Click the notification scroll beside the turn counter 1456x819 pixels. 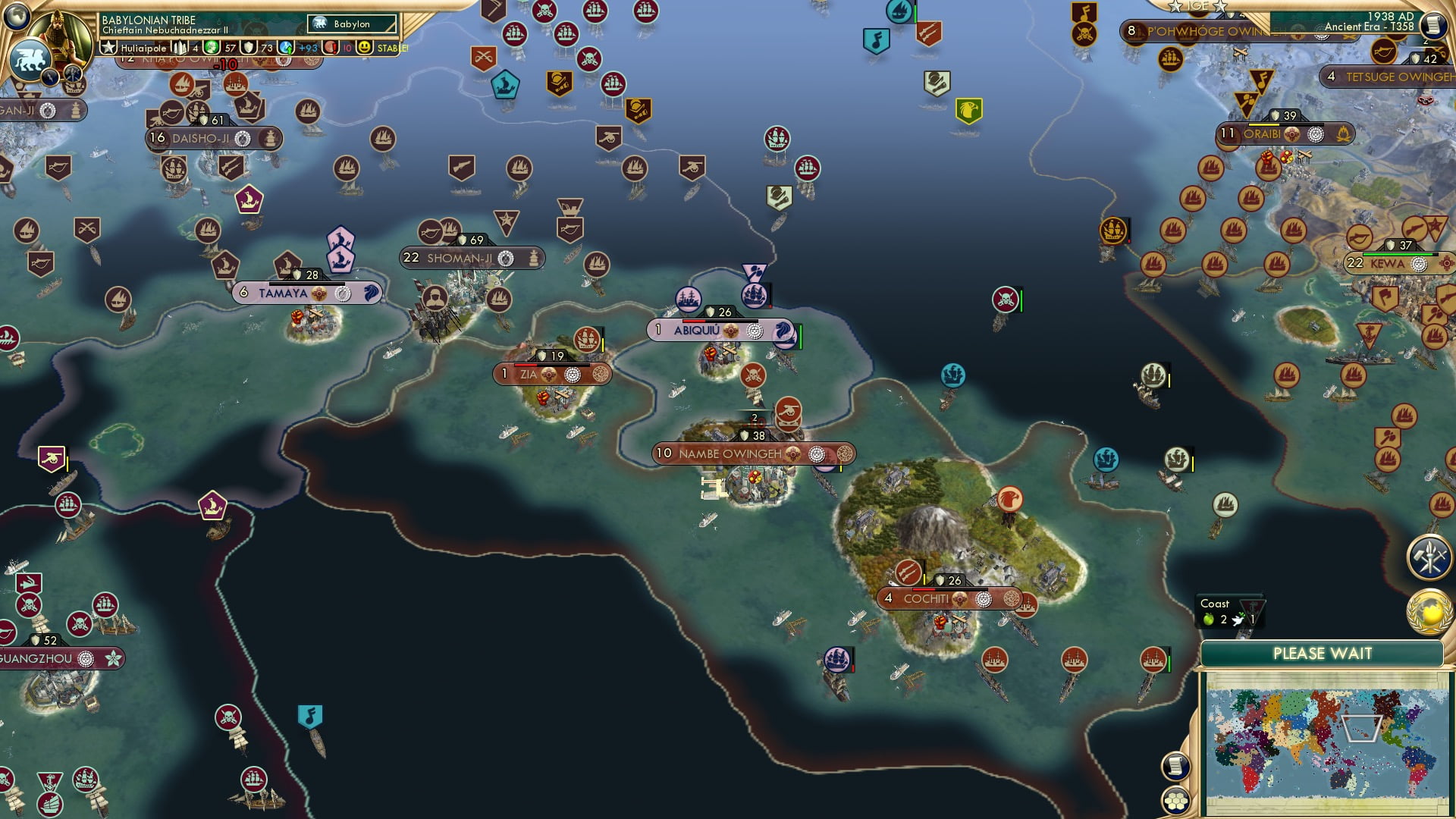click(1432, 23)
